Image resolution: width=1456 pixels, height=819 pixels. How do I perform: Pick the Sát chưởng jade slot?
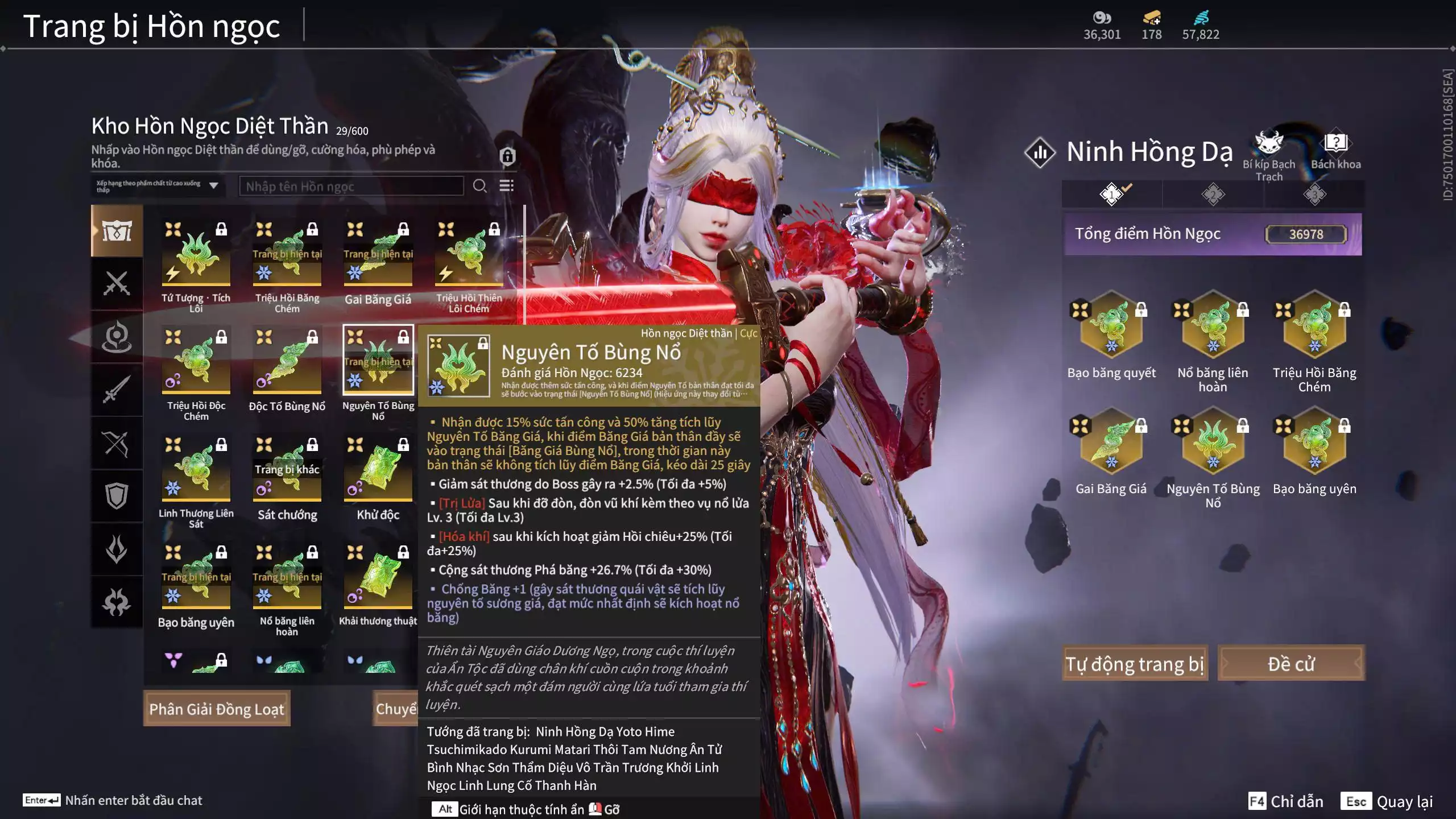(x=287, y=470)
